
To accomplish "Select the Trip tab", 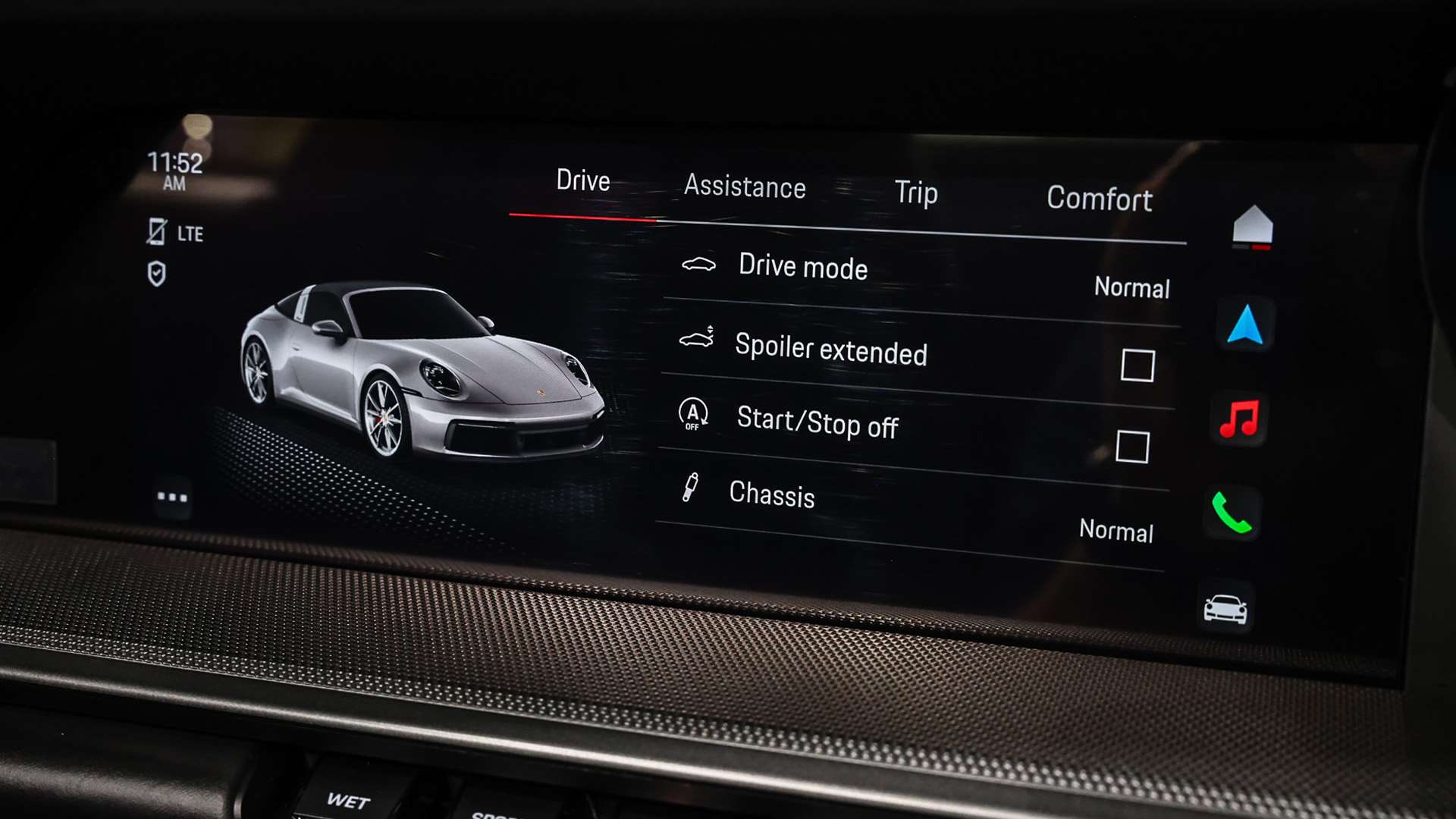I will 915,193.
